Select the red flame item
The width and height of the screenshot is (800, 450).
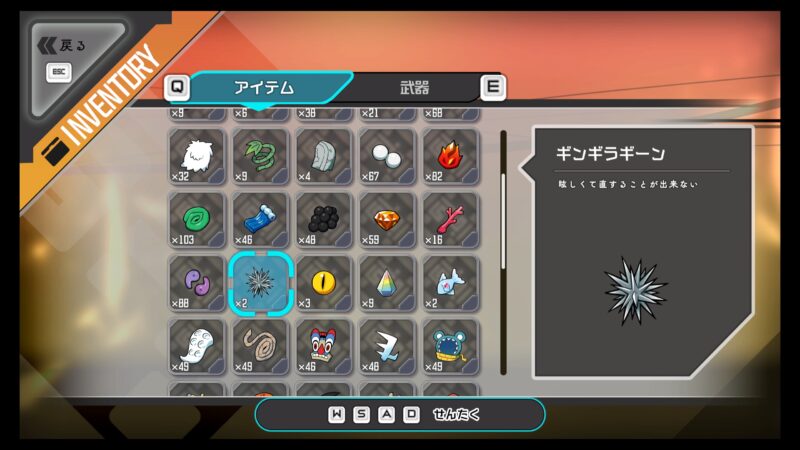(x=450, y=156)
